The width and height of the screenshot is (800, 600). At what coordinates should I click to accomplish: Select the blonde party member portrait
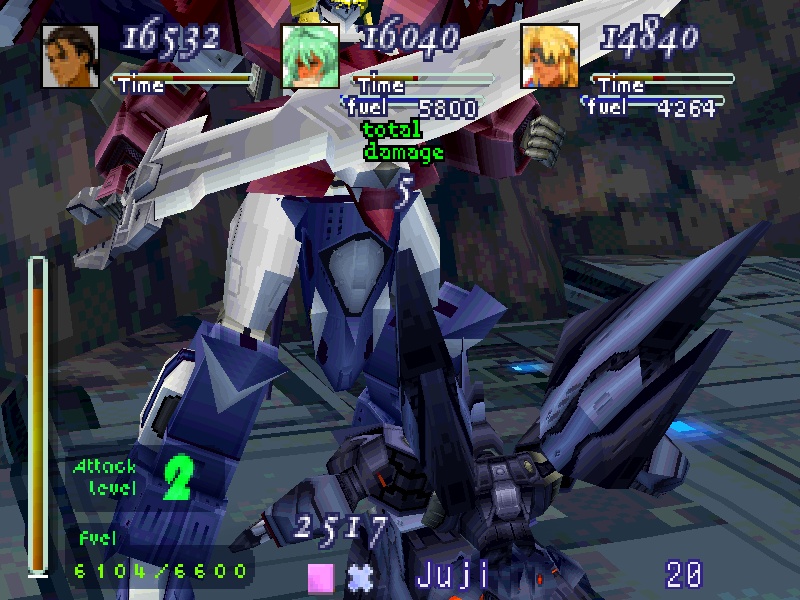[x=550, y=56]
